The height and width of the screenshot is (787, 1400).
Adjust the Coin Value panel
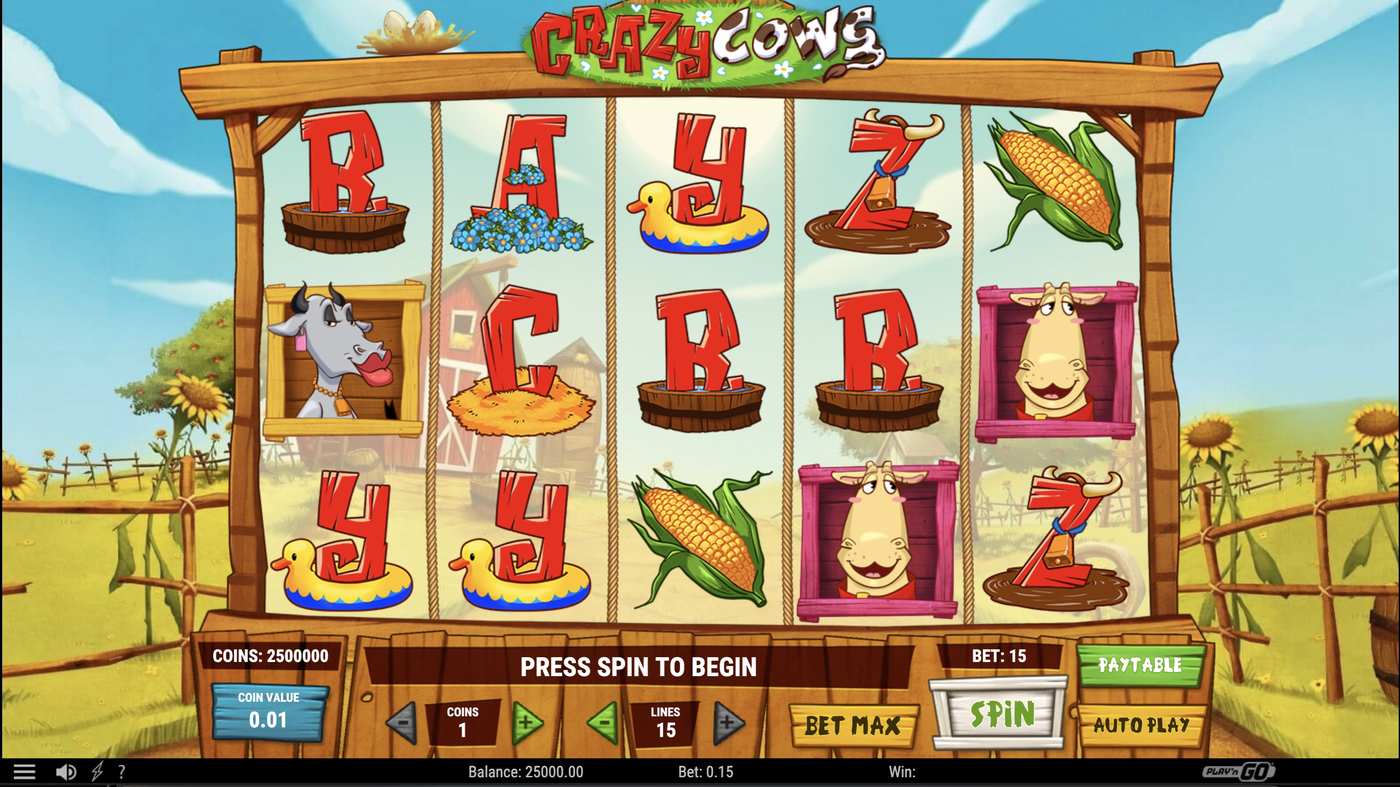[270, 712]
